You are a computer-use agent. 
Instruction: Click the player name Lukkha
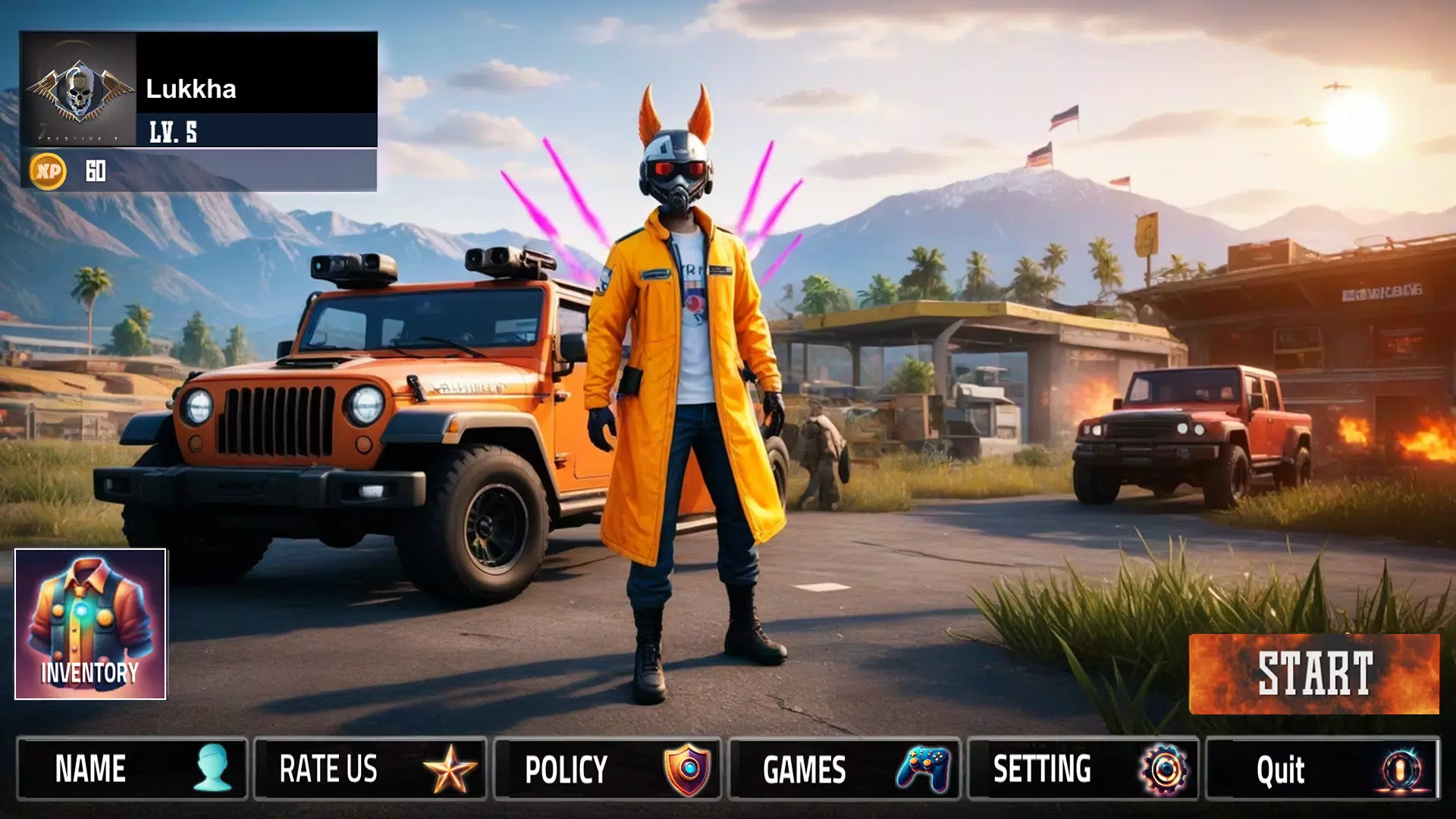tap(192, 89)
